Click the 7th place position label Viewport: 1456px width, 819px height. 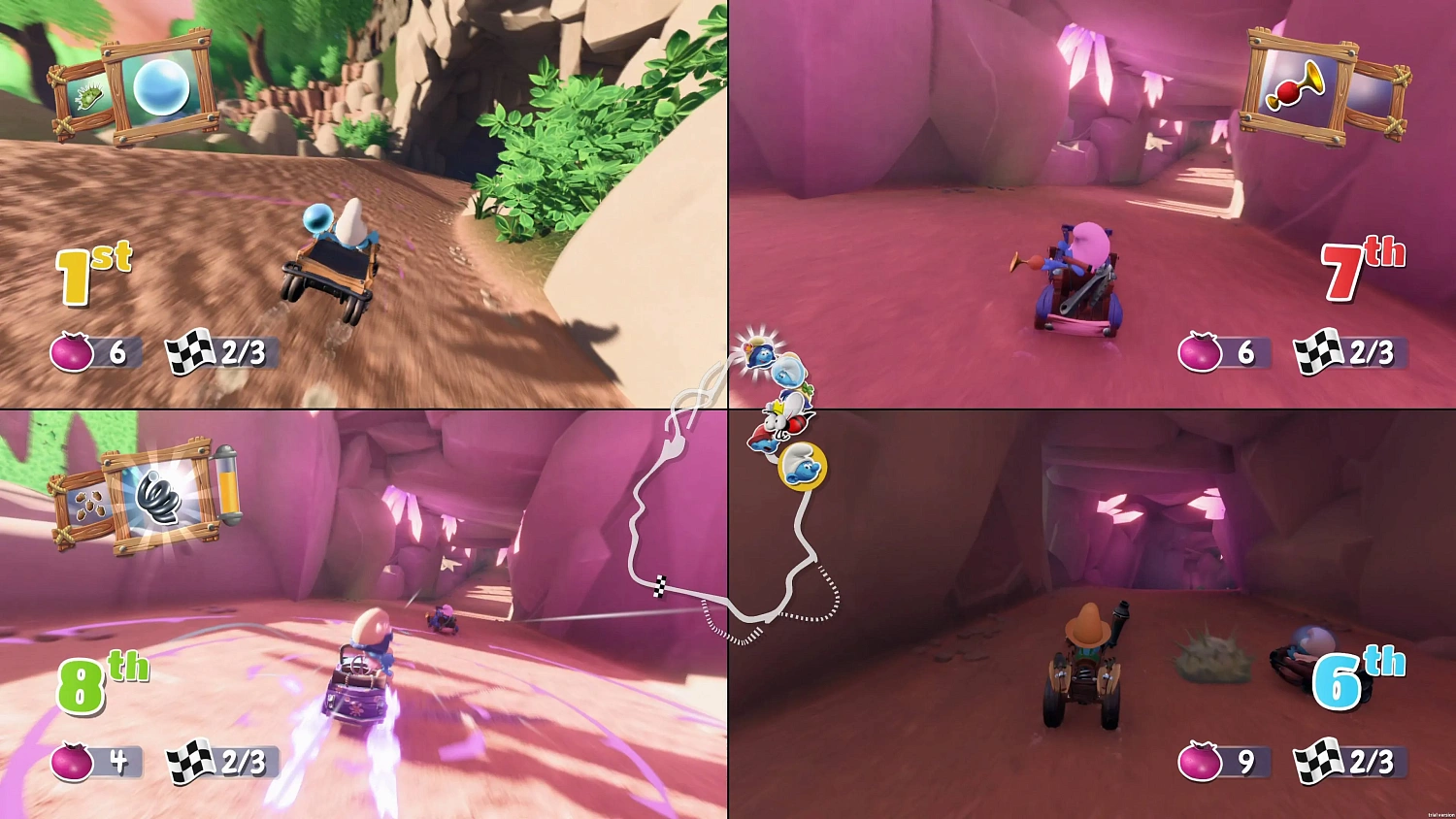coord(1359,263)
